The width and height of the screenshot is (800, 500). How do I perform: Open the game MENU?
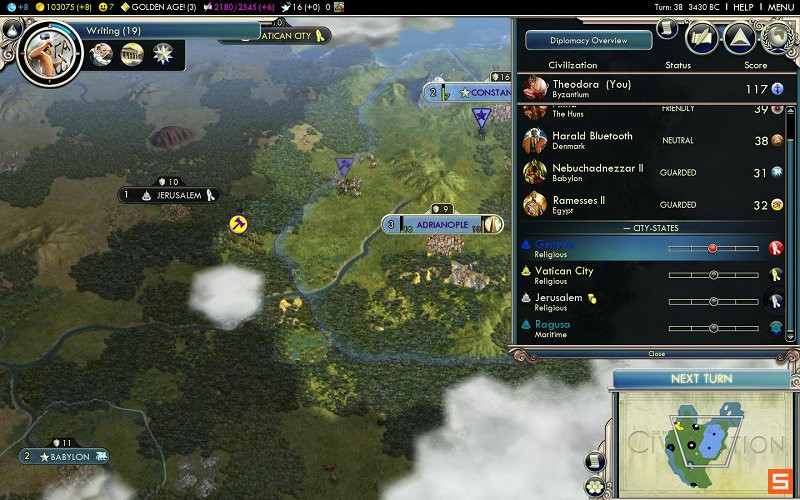pos(780,7)
